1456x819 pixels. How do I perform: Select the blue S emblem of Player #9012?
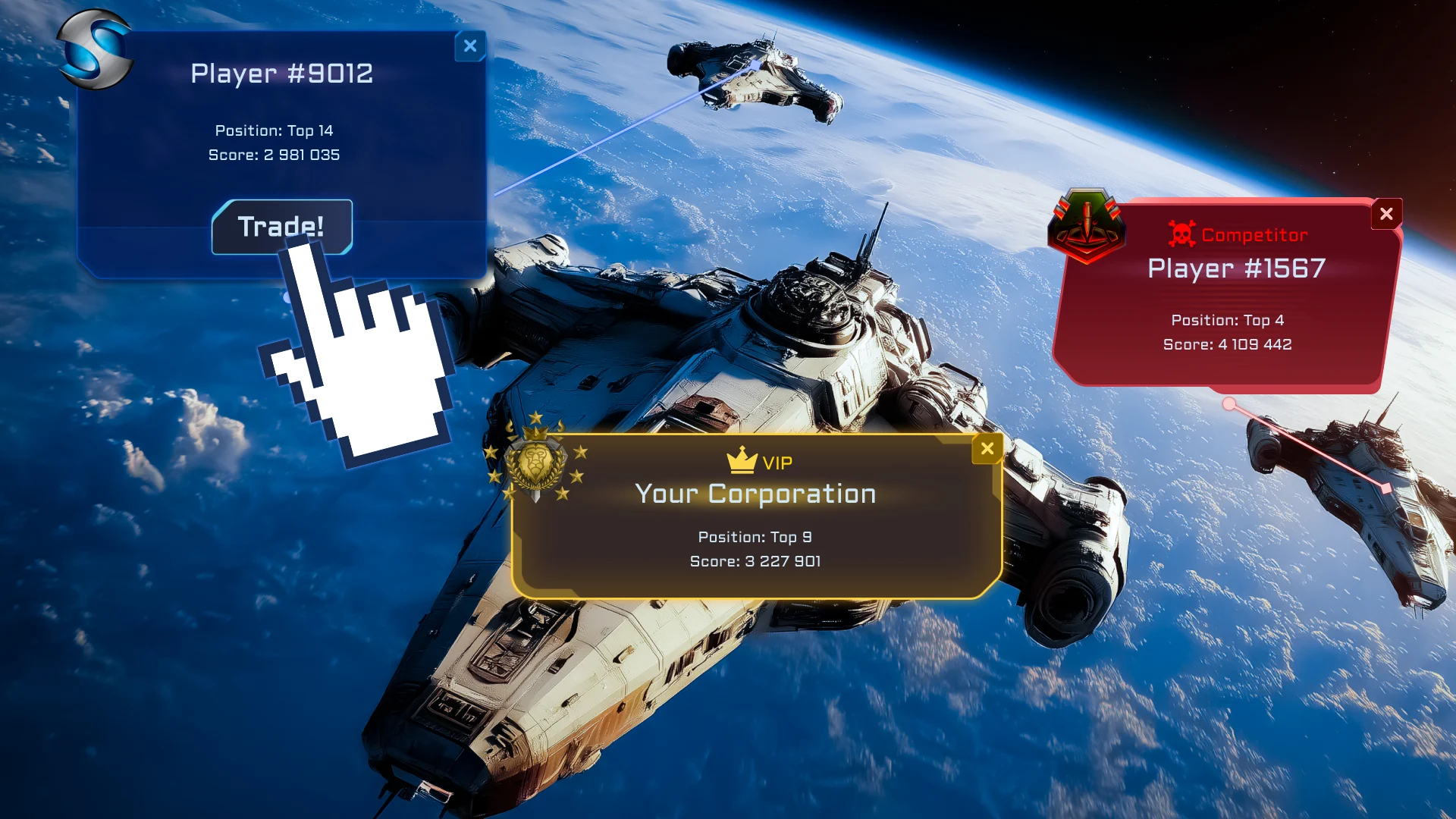(96, 50)
